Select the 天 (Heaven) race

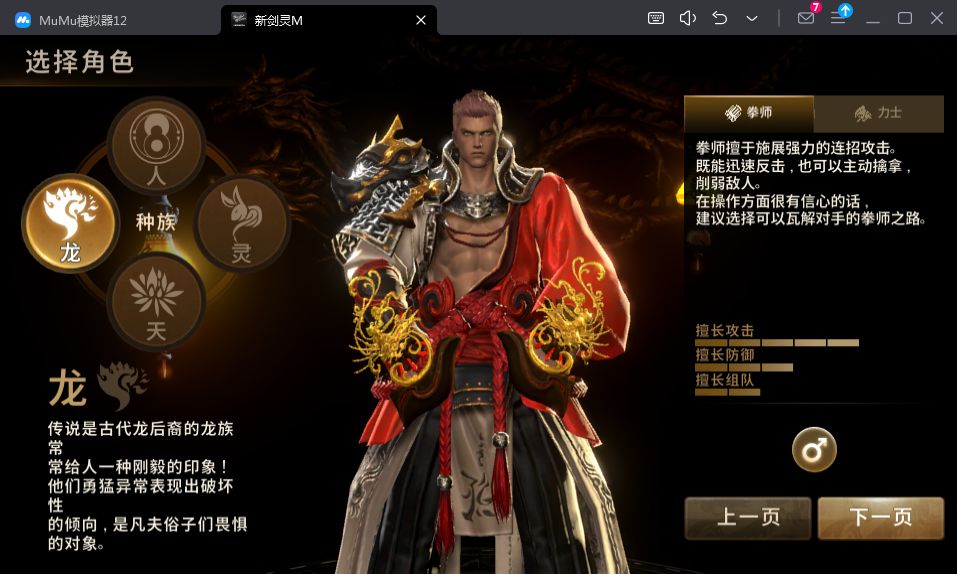pyautogui.click(x=156, y=300)
